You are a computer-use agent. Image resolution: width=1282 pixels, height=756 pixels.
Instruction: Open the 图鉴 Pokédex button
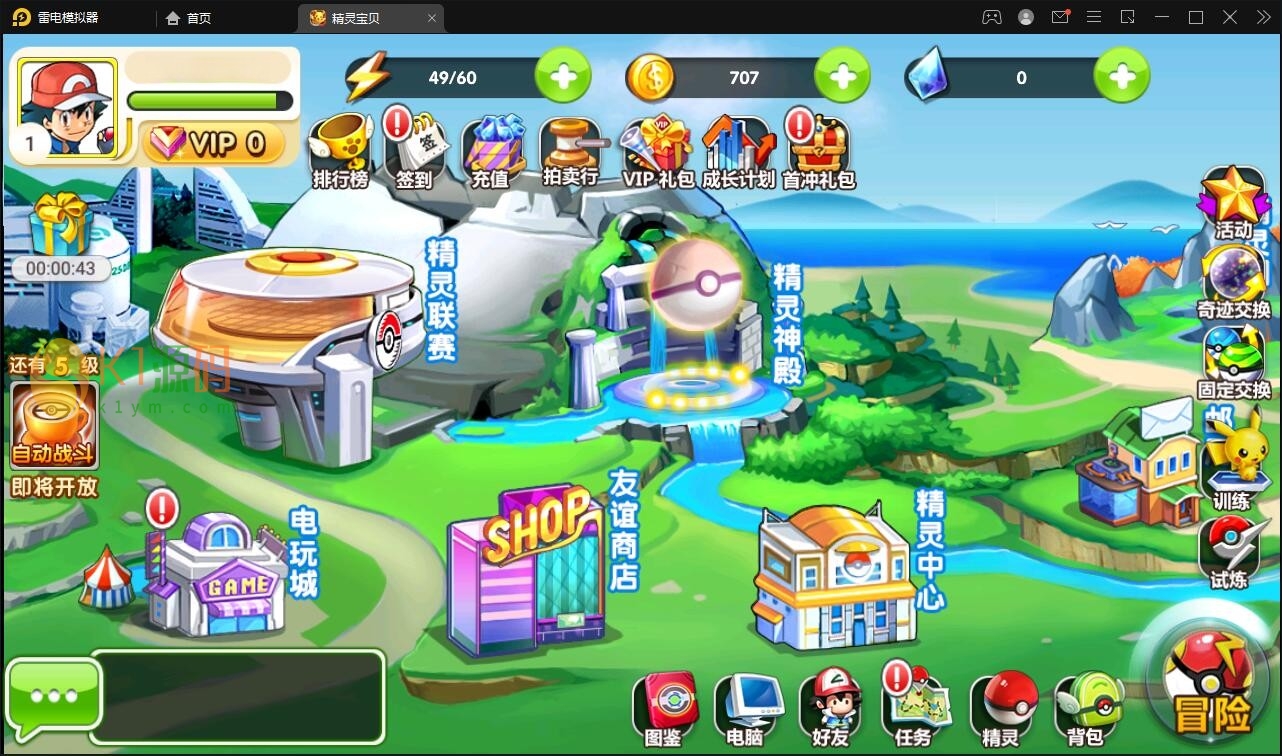[x=664, y=709]
